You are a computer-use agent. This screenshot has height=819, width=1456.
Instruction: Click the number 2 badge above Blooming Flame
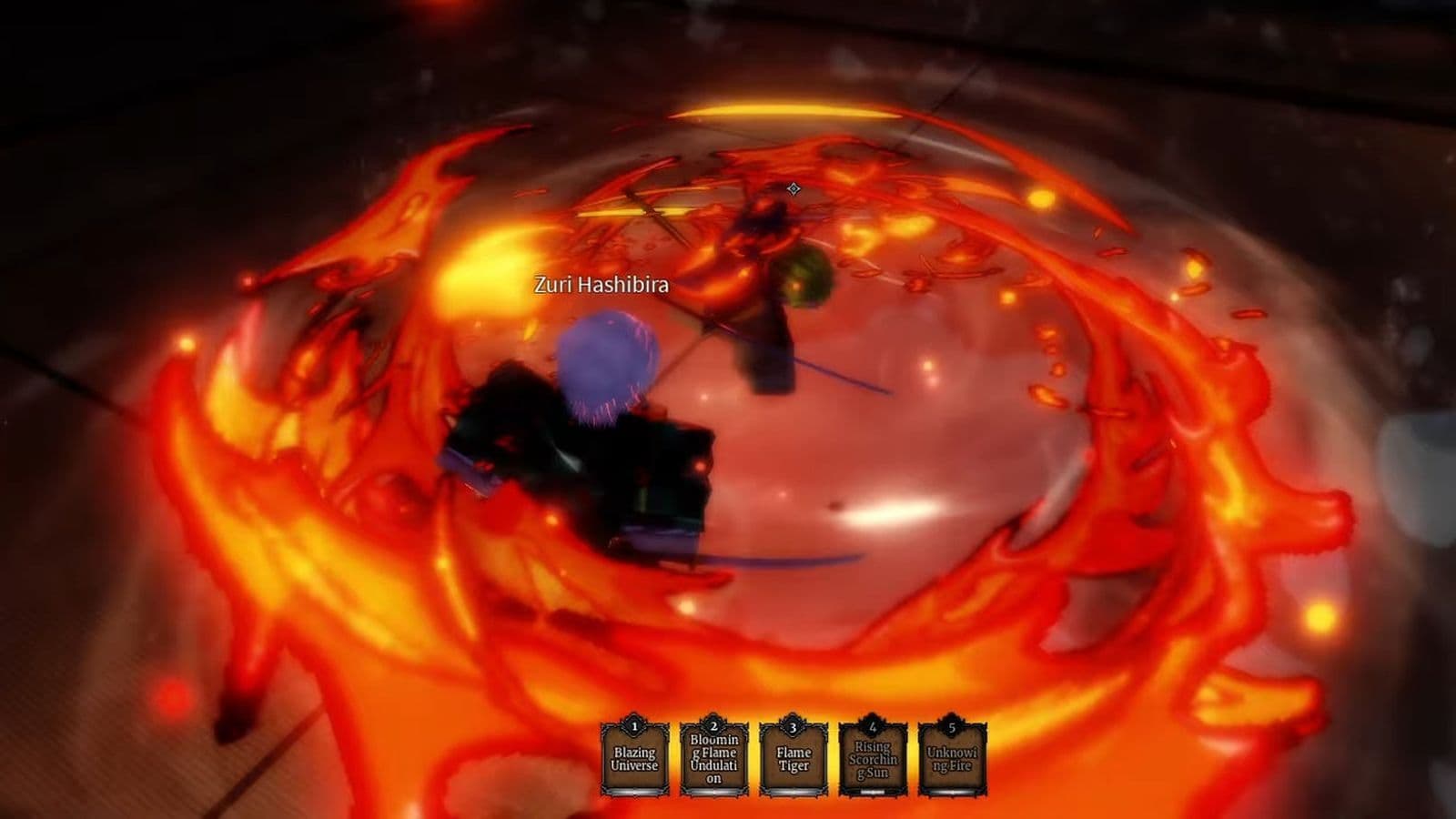click(714, 726)
